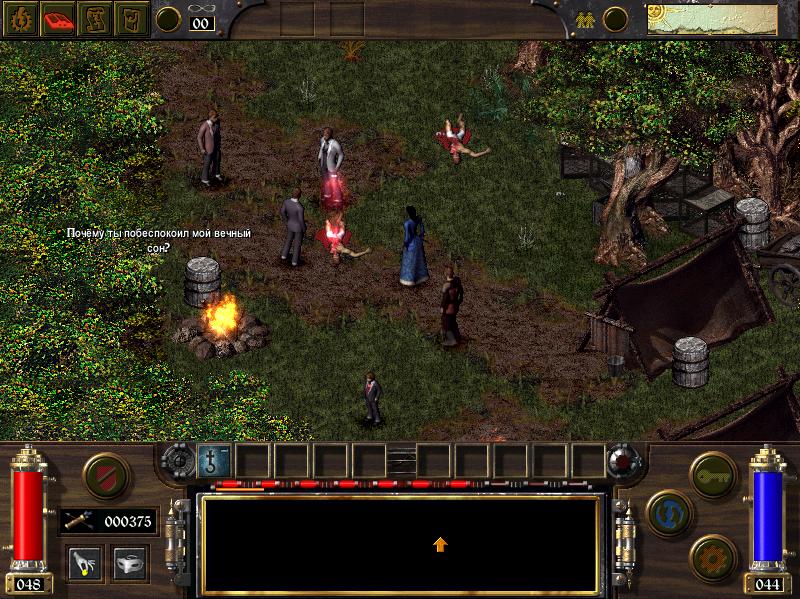This screenshot has width=800, height=599.
Task: Open the red logbook
Action: point(56,18)
